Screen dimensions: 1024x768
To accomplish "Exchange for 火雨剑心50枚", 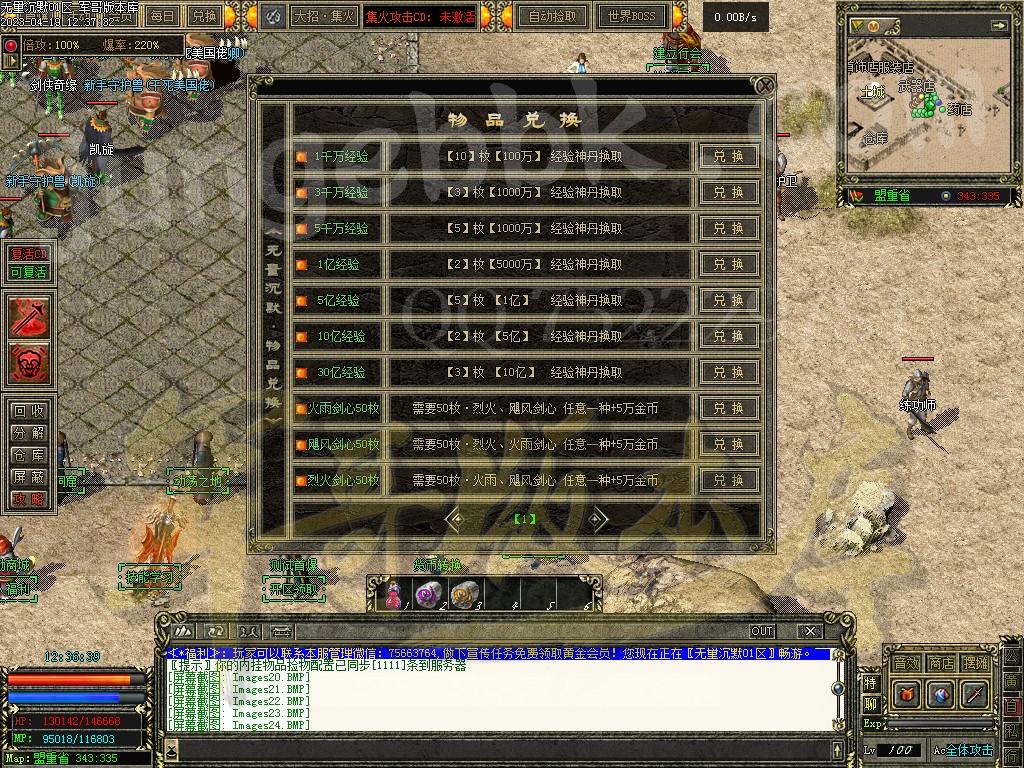I will click(728, 409).
